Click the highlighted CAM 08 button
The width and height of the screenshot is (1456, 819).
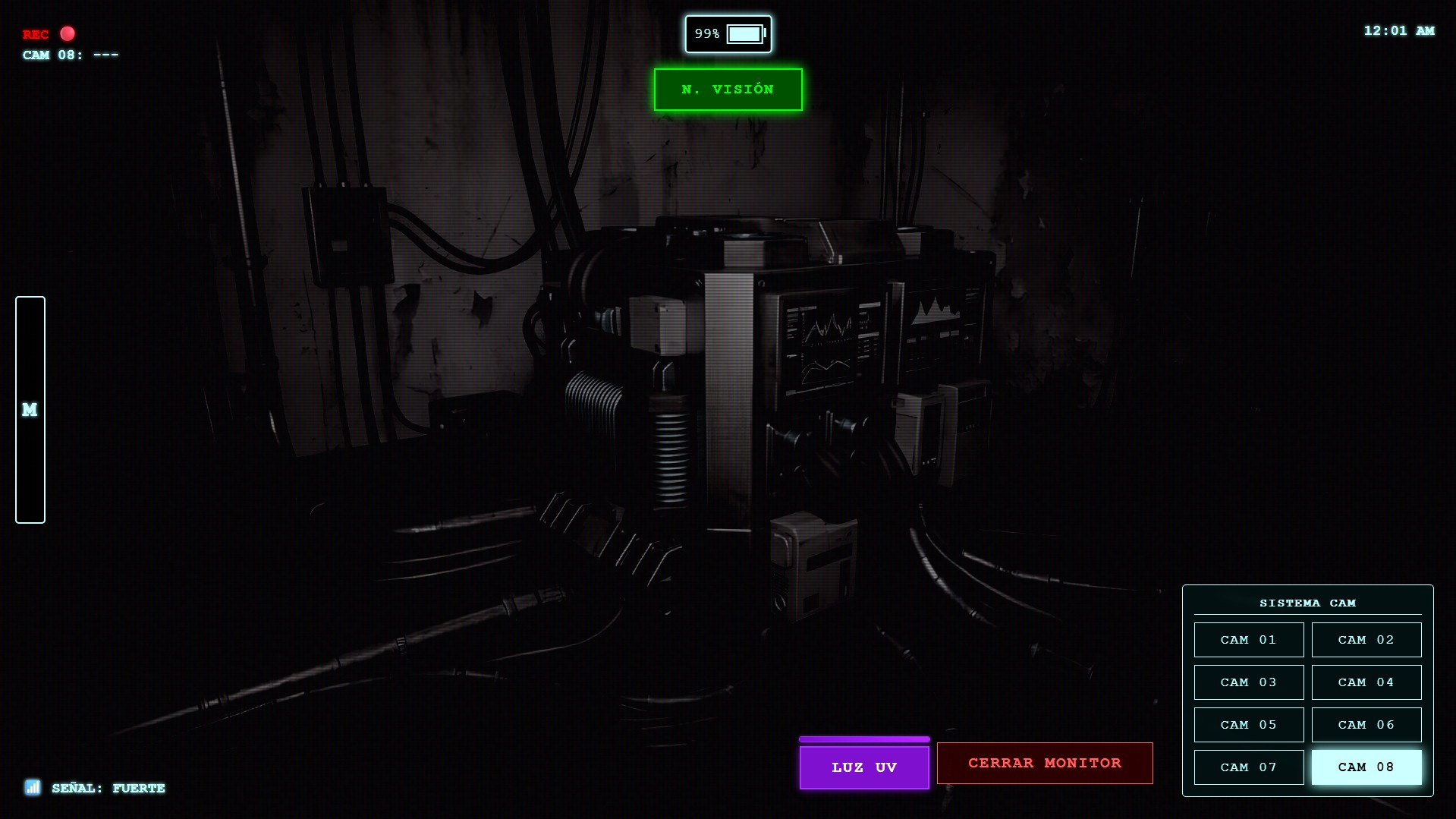click(1366, 767)
